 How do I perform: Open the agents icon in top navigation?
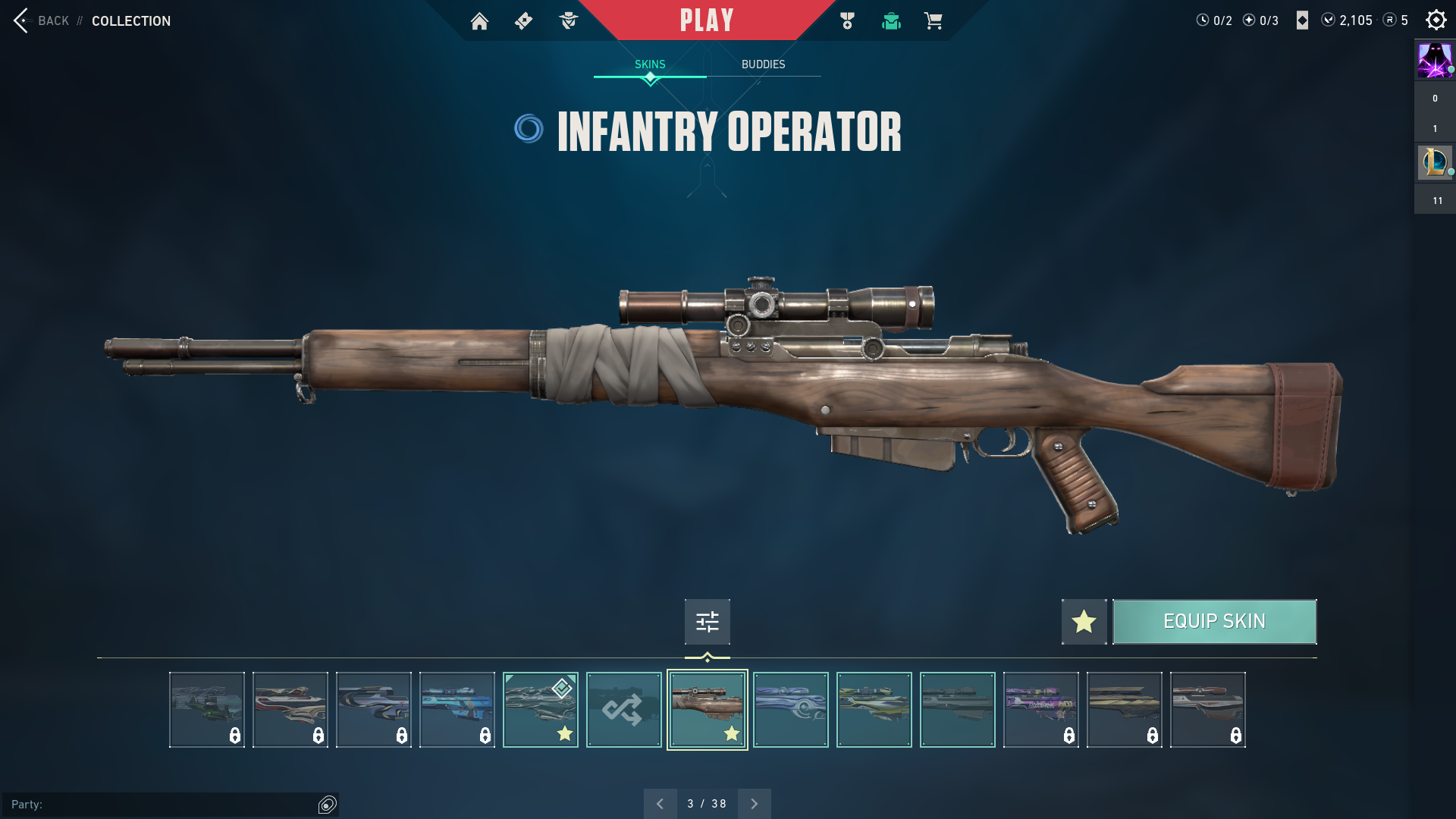568,21
